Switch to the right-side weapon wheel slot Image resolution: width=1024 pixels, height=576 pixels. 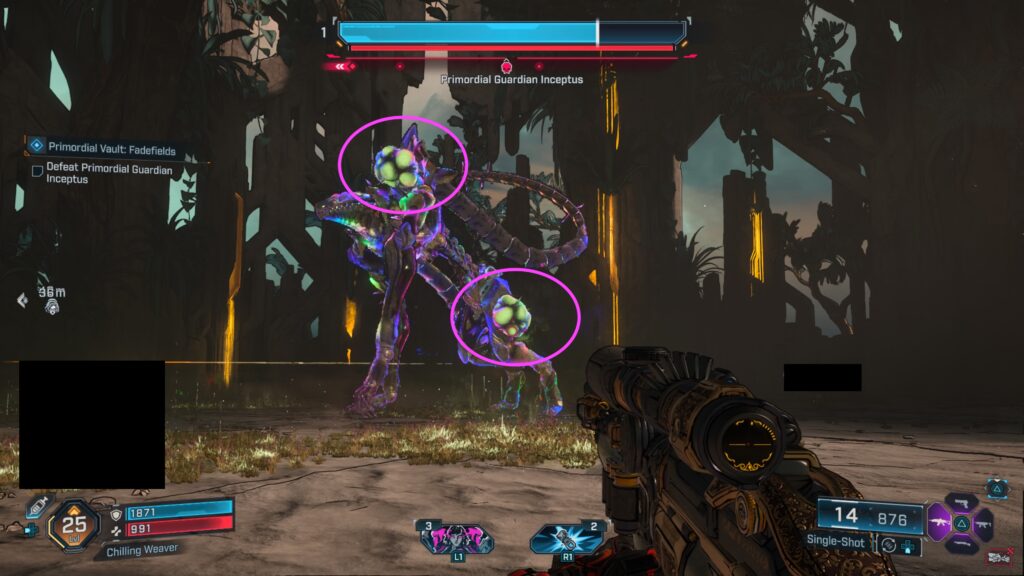(x=982, y=522)
